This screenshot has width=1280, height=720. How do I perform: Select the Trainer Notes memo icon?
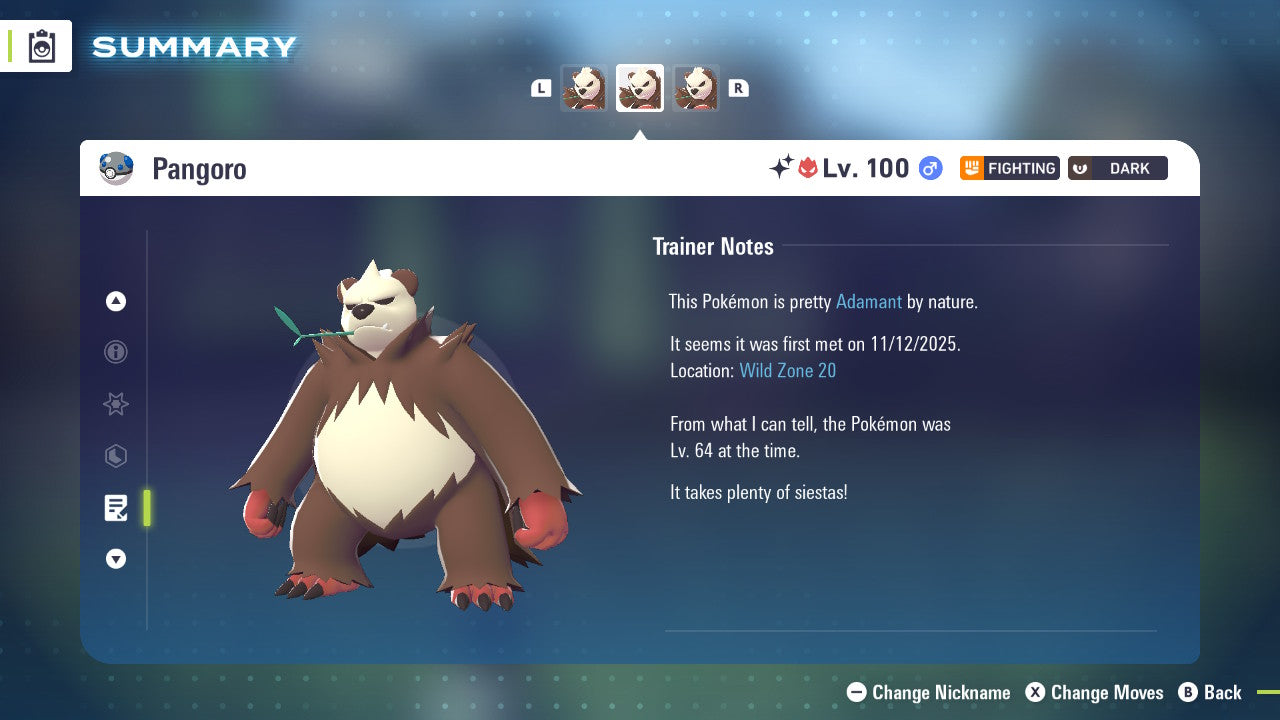click(x=115, y=507)
